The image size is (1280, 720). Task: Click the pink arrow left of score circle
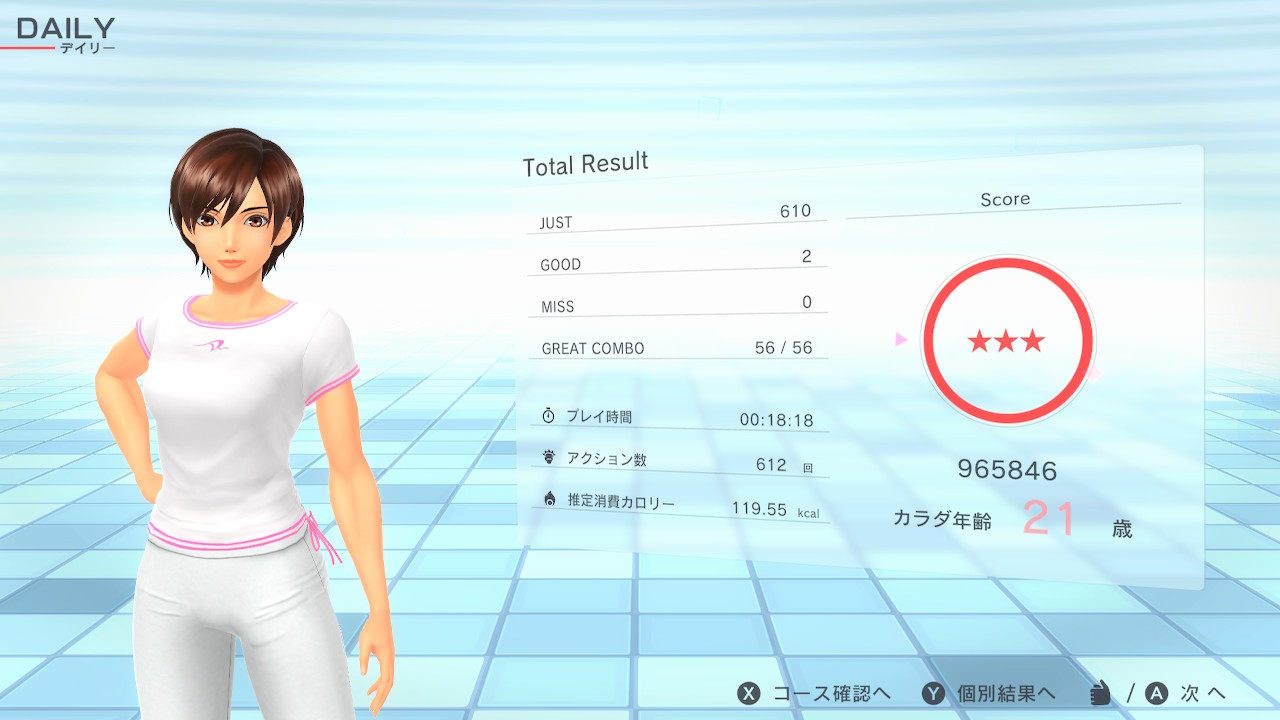901,340
